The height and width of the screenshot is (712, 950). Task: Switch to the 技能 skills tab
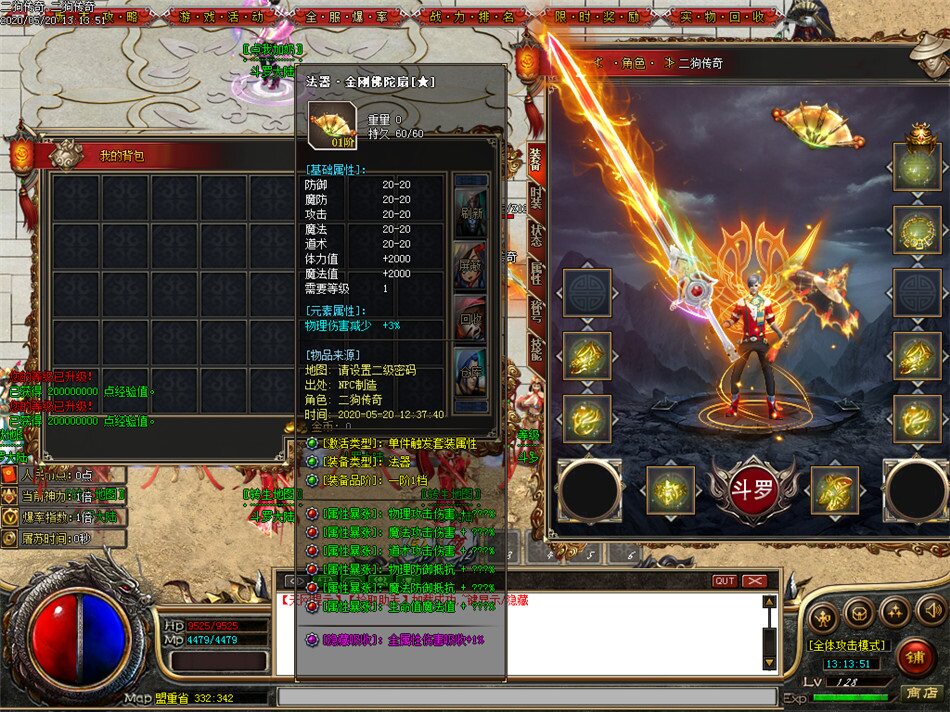pyautogui.click(x=537, y=347)
